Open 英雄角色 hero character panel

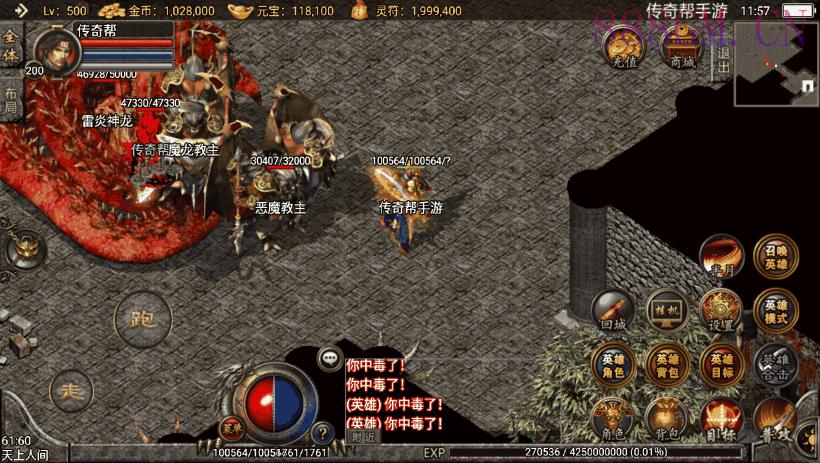click(613, 365)
